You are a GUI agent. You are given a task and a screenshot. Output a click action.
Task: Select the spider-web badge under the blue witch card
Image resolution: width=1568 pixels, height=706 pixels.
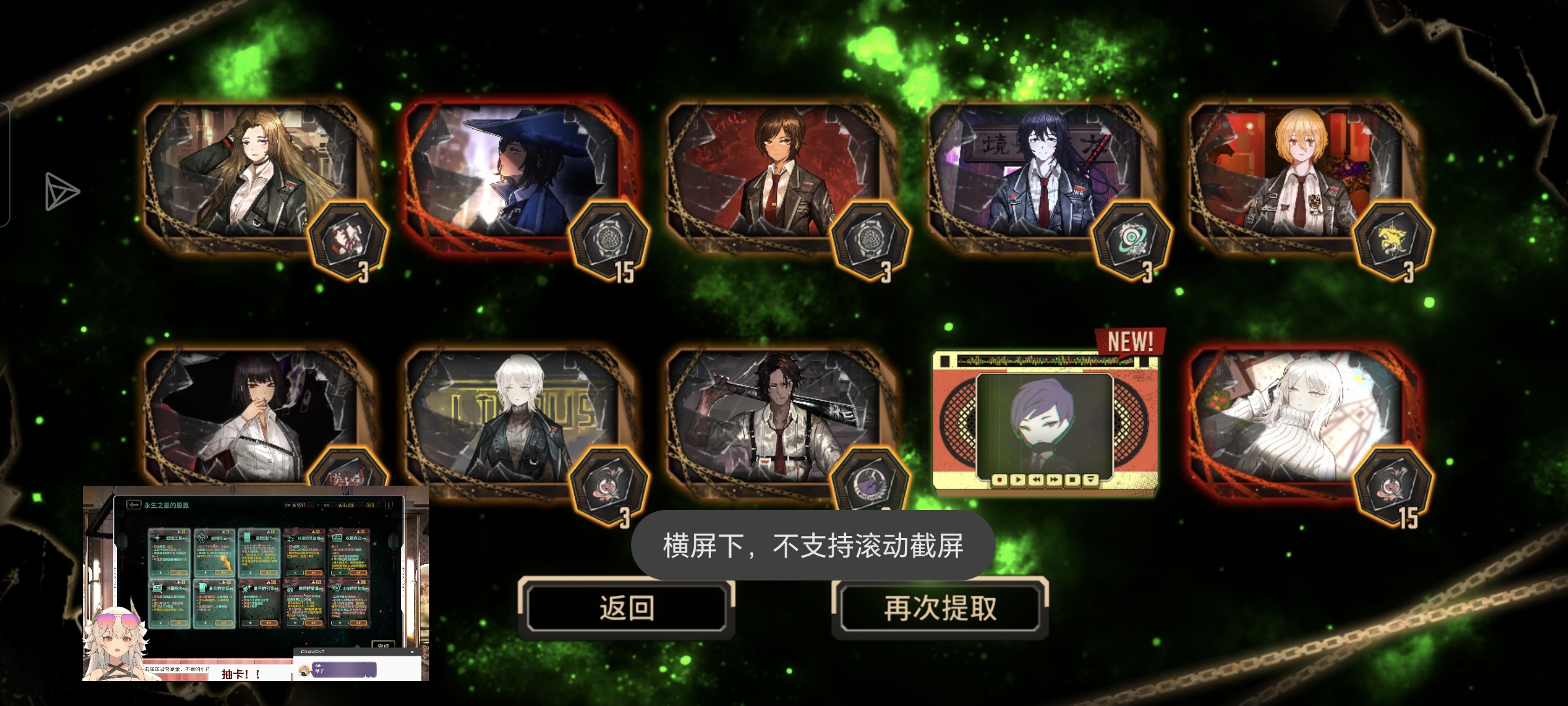tap(610, 240)
